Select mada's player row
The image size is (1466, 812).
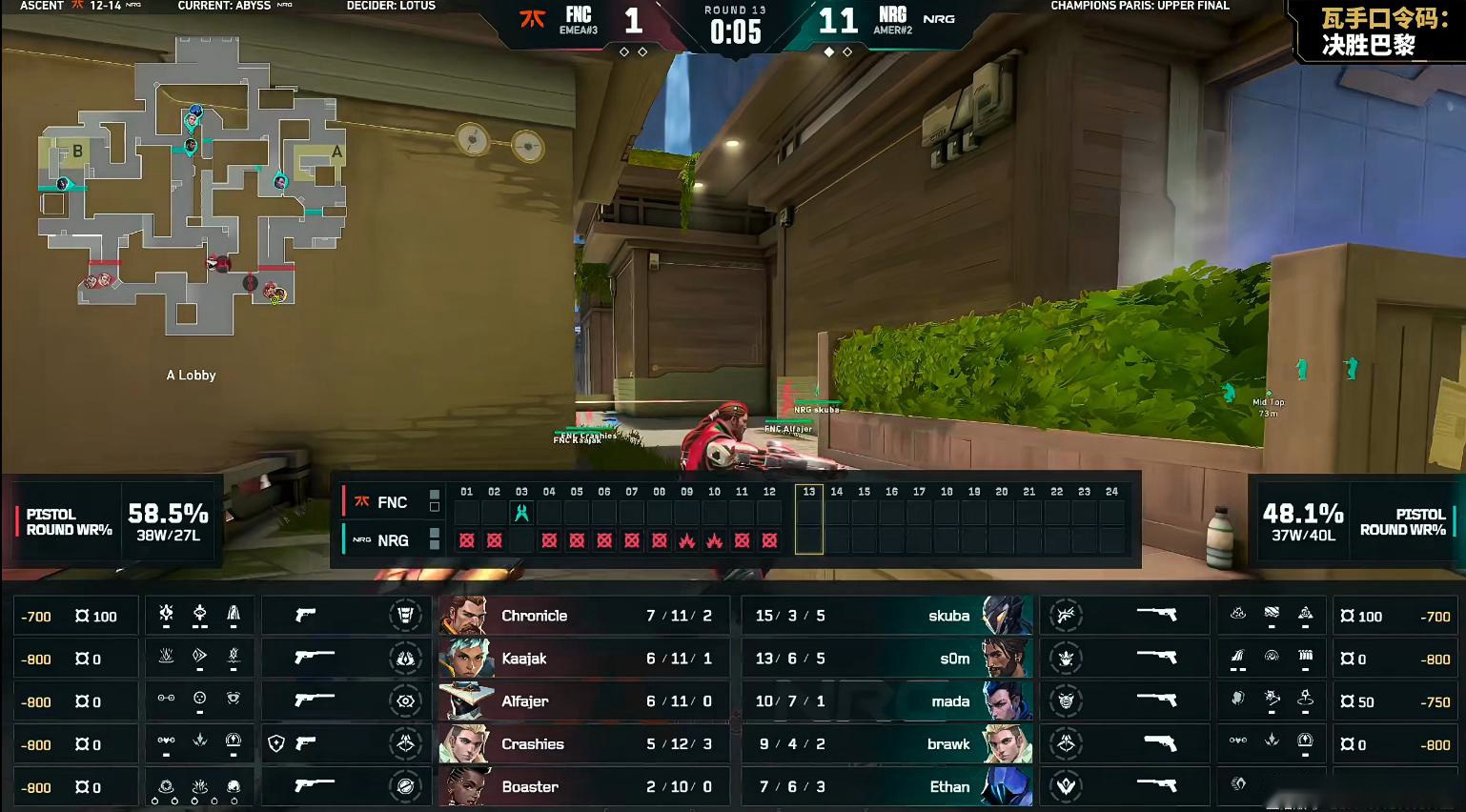click(886, 701)
